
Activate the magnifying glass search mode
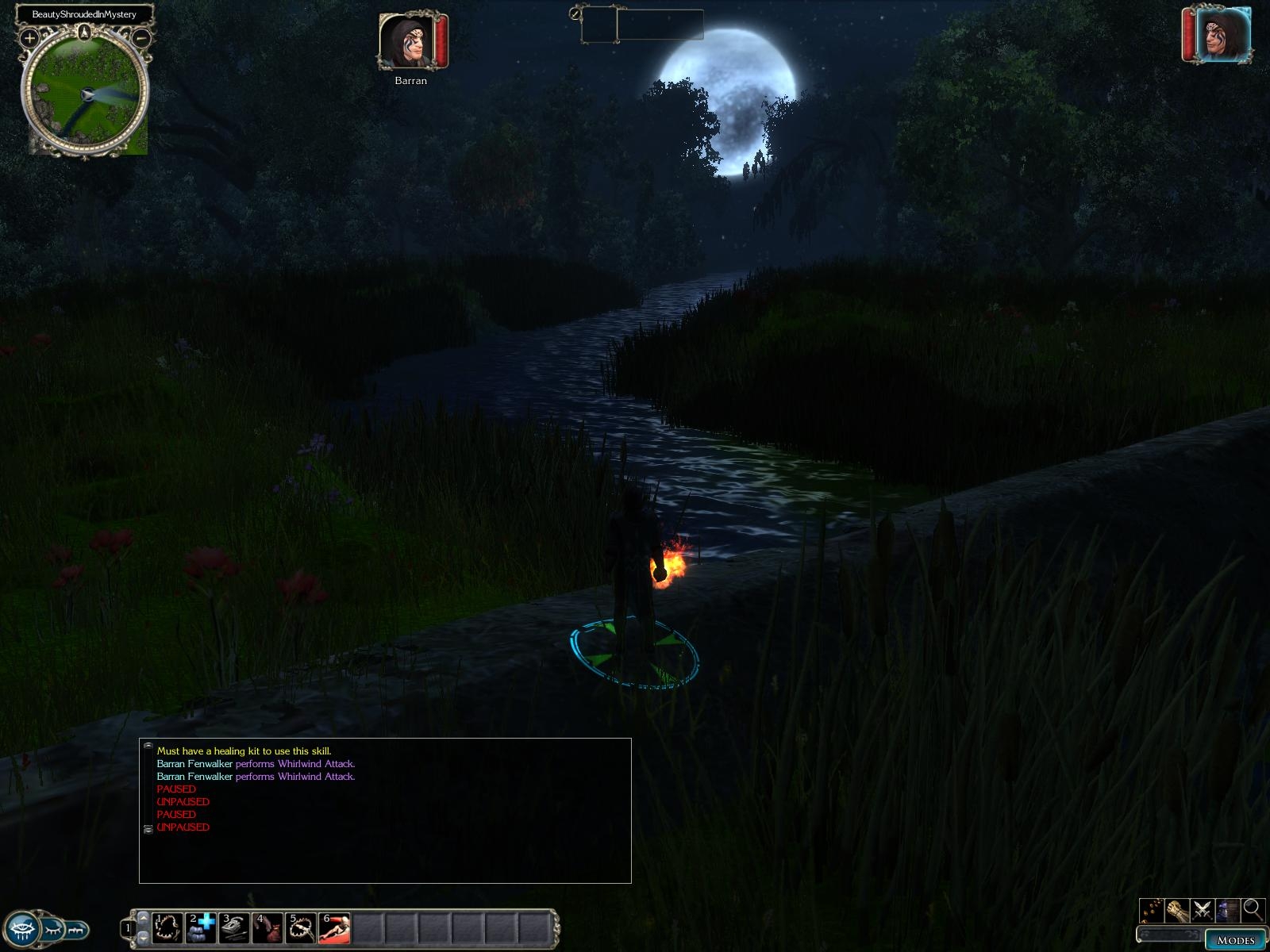click(x=1253, y=909)
